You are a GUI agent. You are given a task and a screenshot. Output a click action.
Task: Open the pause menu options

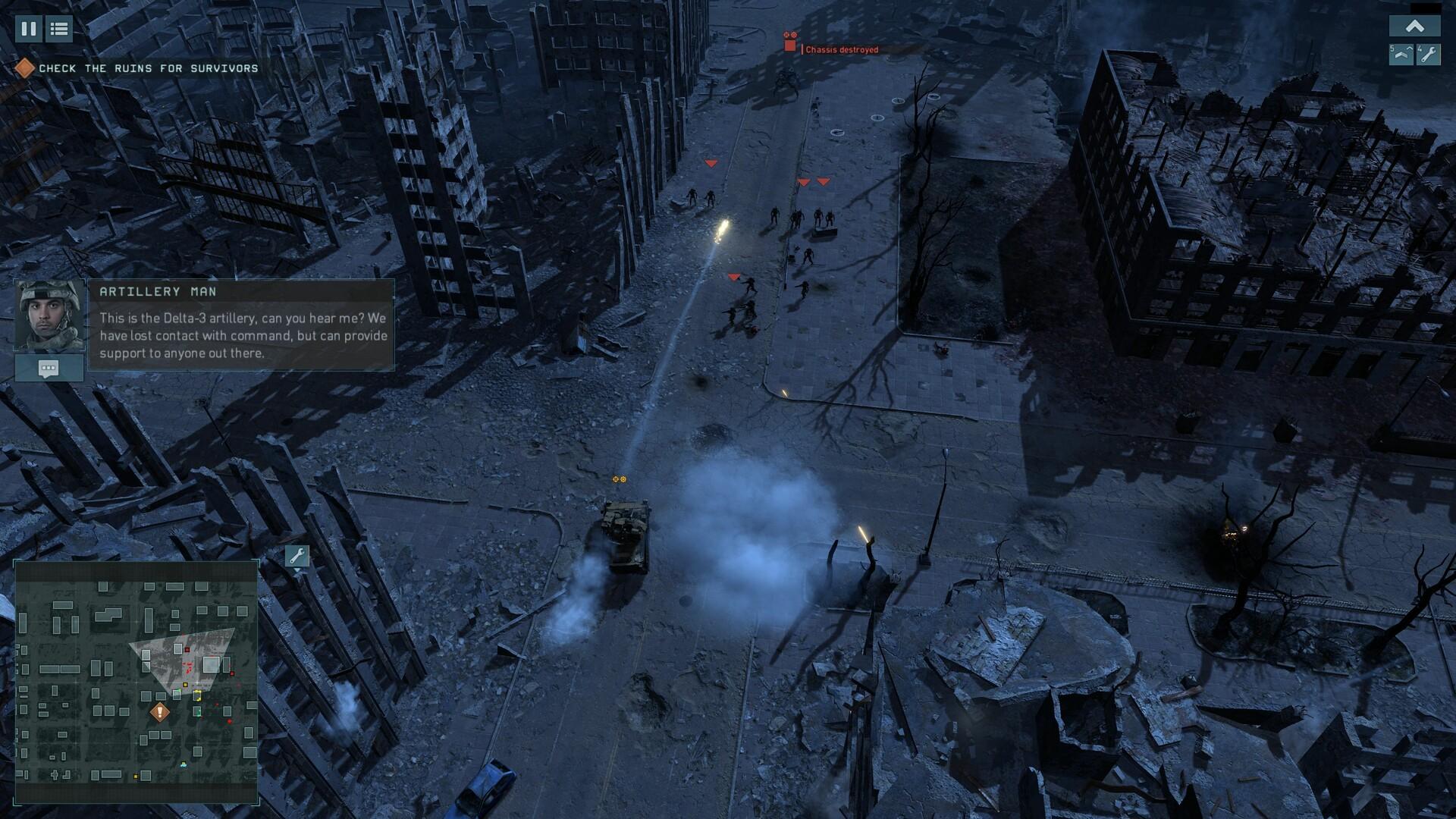tap(28, 30)
